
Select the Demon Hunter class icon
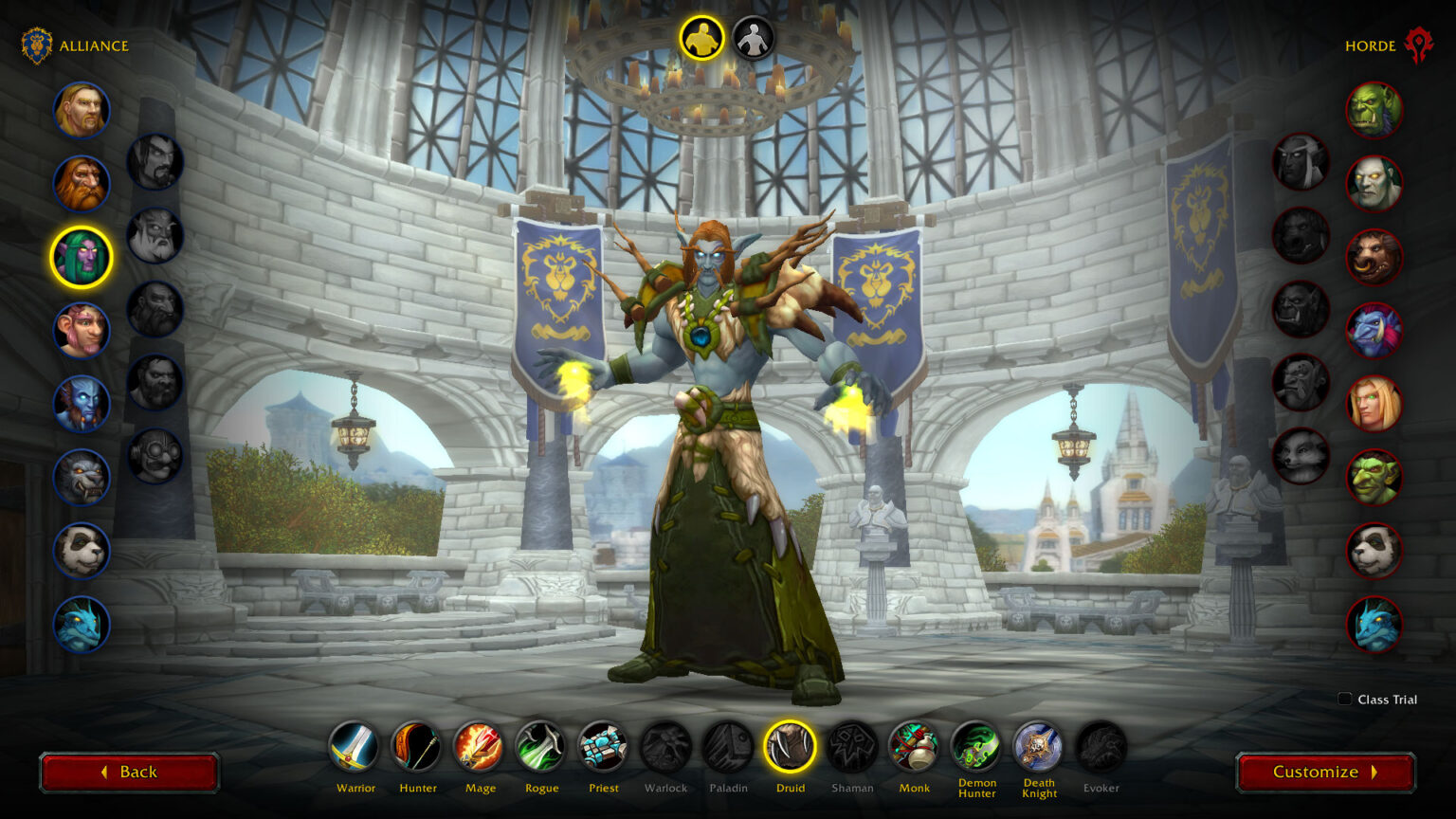click(976, 748)
